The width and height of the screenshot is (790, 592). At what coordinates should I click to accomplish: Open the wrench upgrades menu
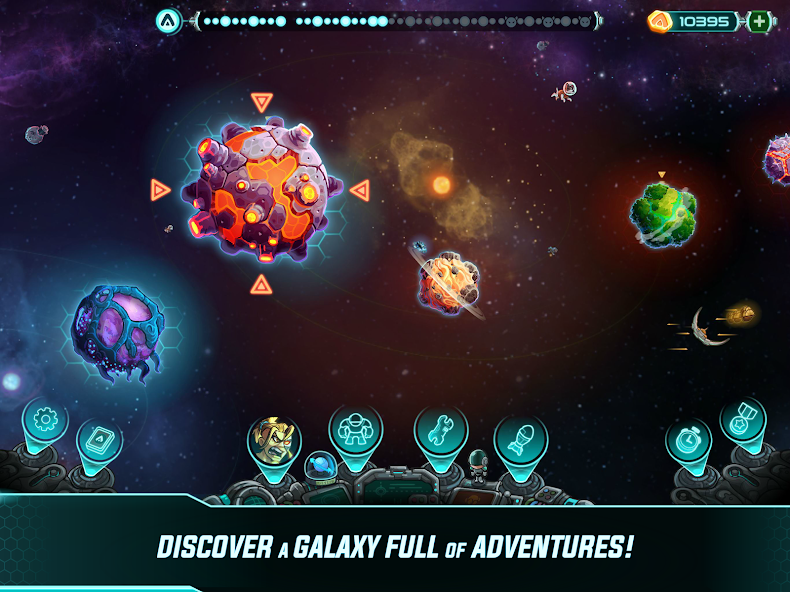(441, 429)
